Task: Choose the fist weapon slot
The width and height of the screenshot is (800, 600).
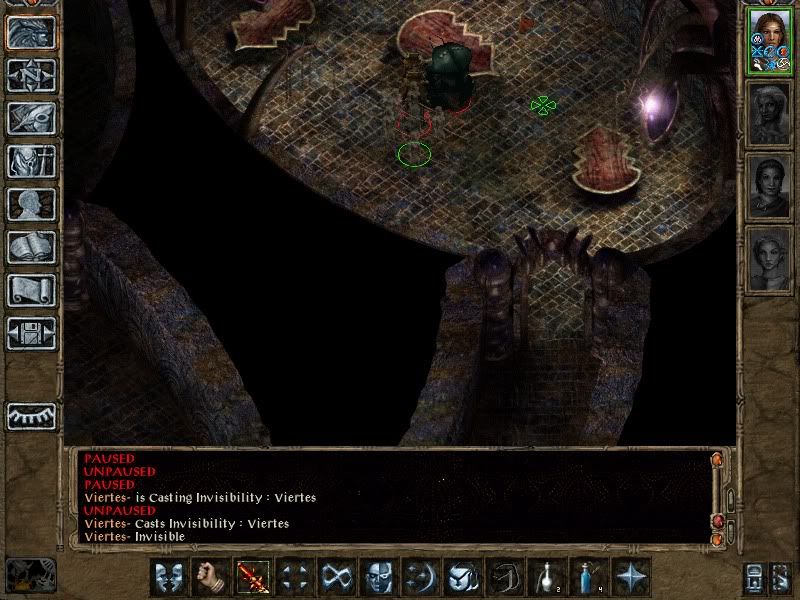Action: point(211,577)
